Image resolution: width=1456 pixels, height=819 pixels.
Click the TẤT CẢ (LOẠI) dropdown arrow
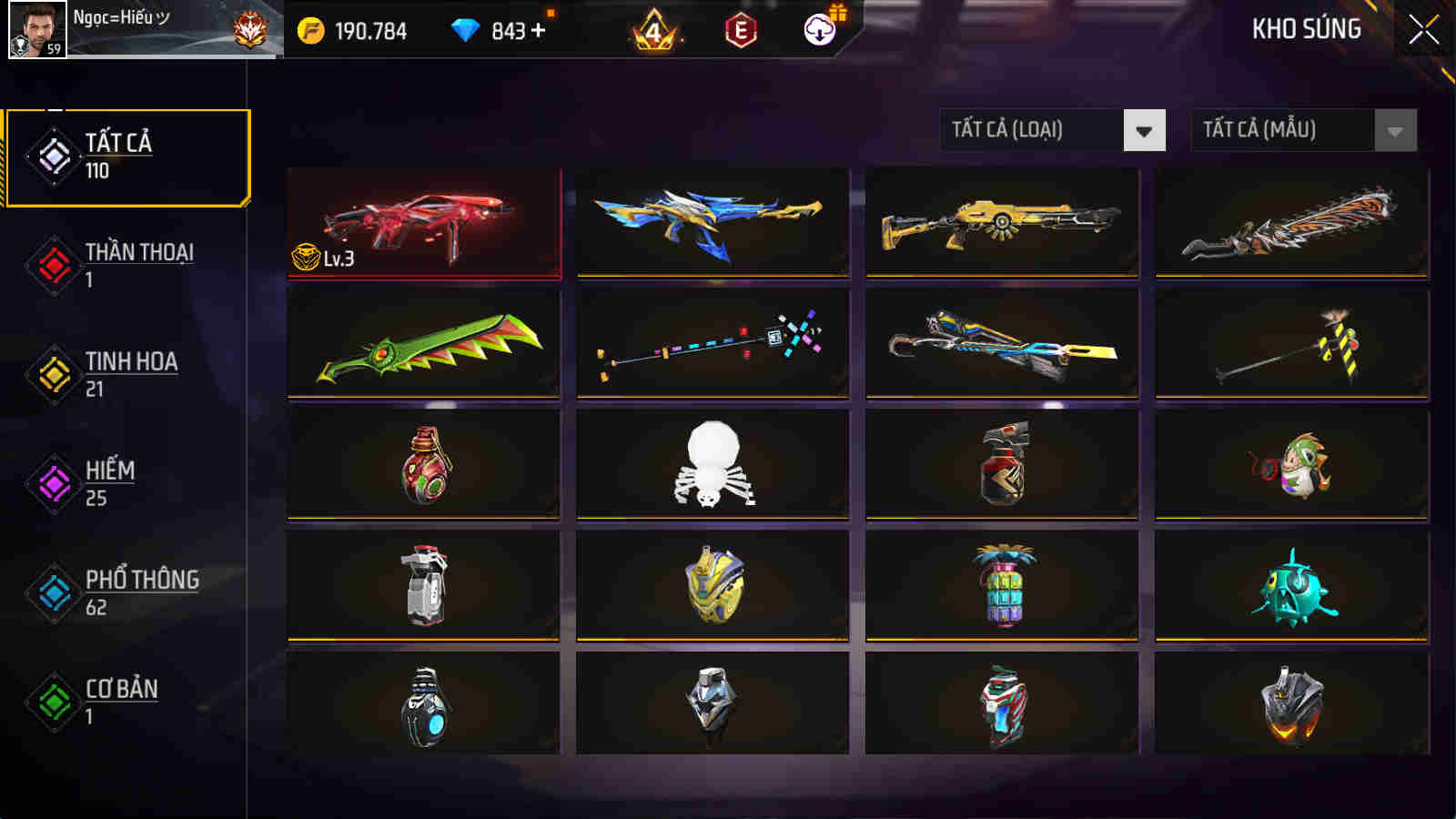pyautogui.click(x=1145, y=129)
